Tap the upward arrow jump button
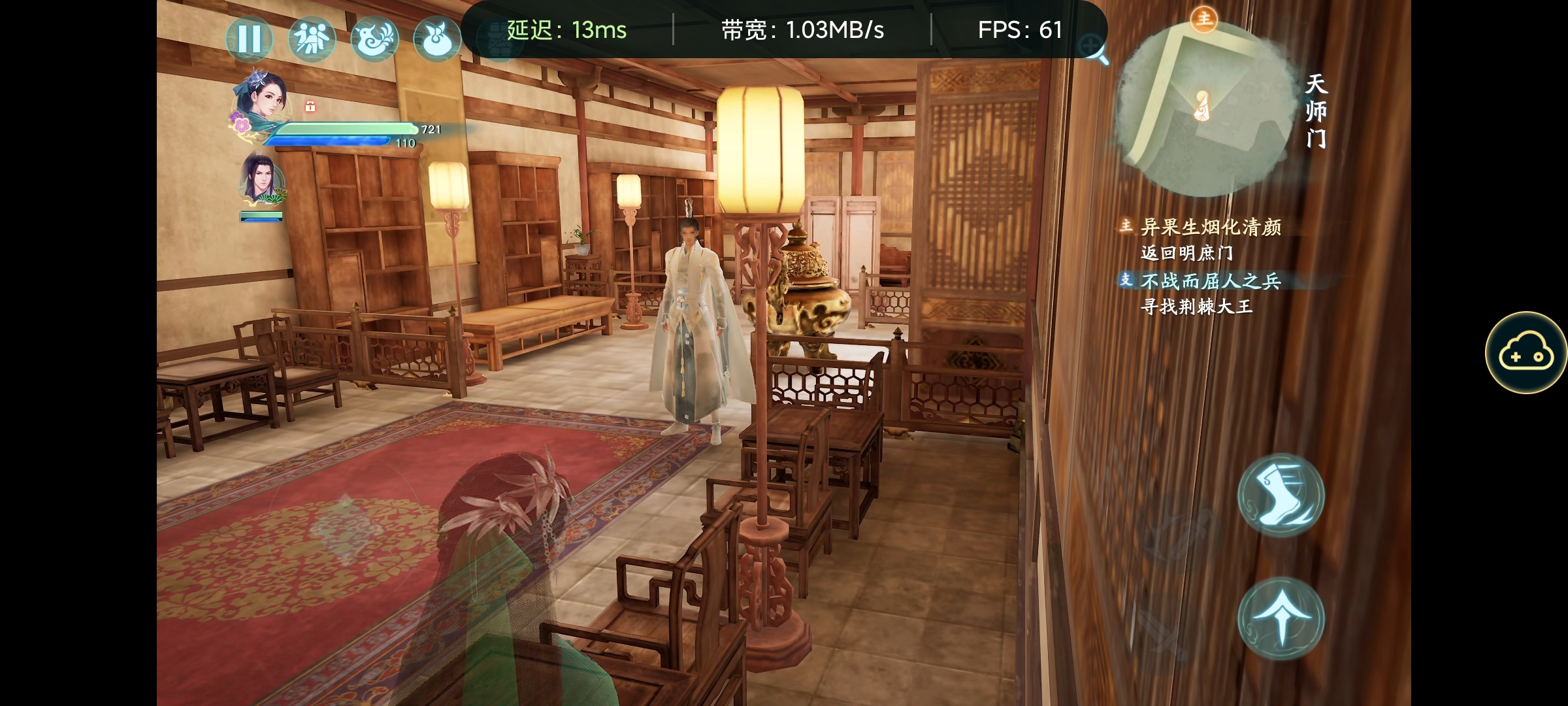The width and height of the screenshot is (1568, 706). [1281, 618]
